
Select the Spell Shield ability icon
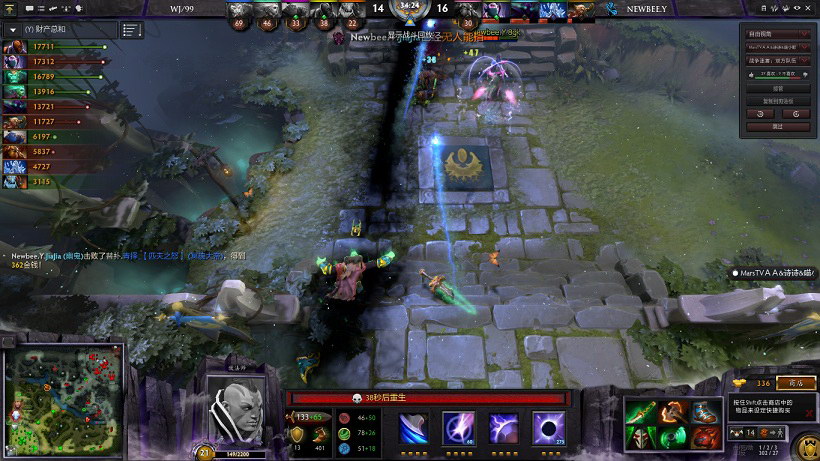(503, 428)
